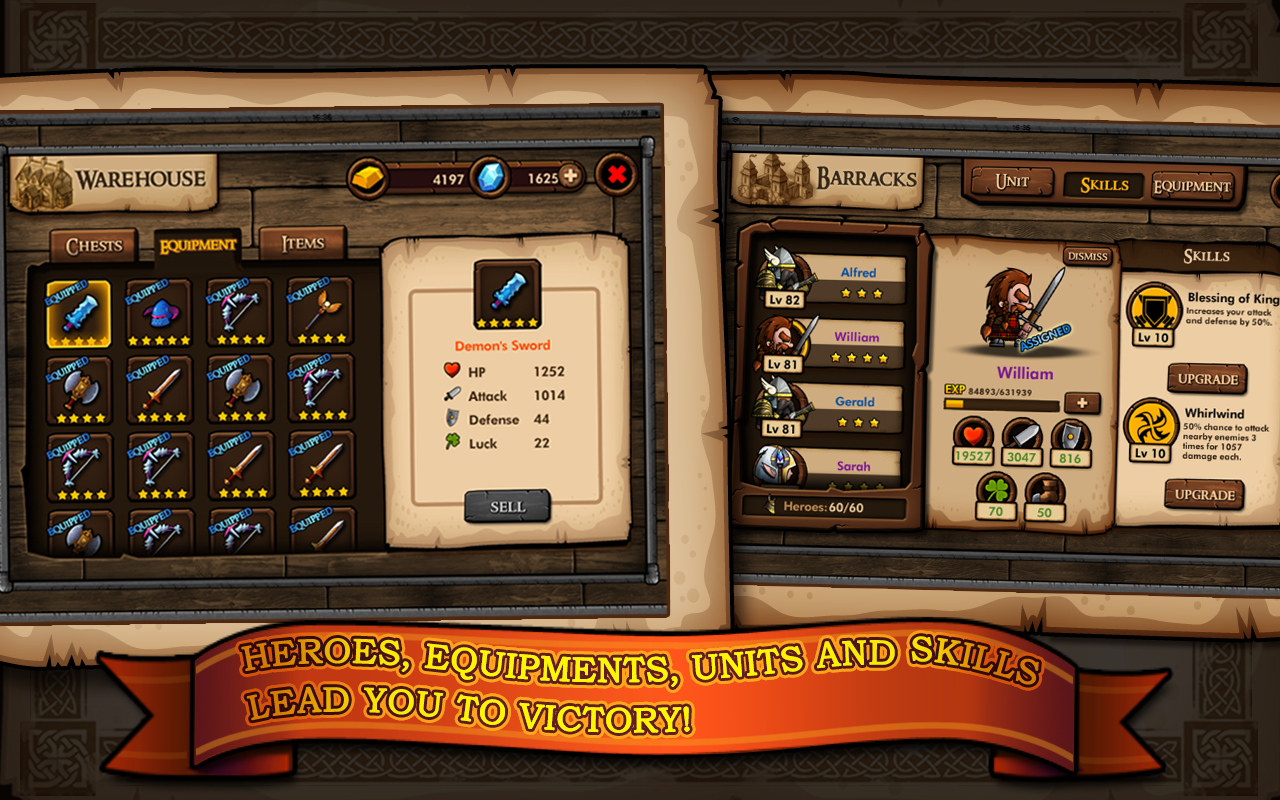This screenshot has height=800, width=1280.
Task: Dismiss the hero William
Action: [x=1087, y=256]
